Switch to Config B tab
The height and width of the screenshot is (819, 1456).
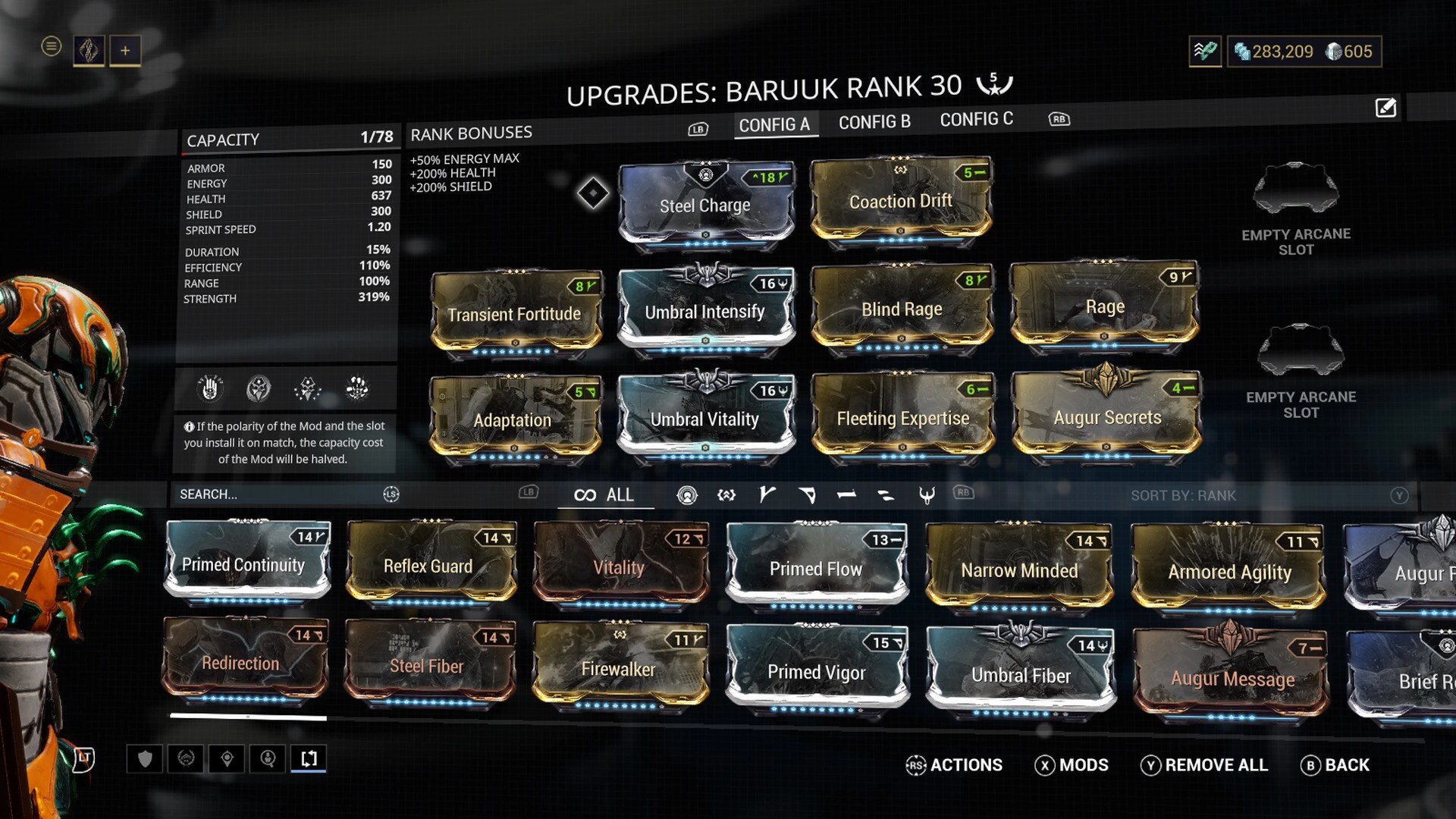pyautogui.click(x=875, y=121)
